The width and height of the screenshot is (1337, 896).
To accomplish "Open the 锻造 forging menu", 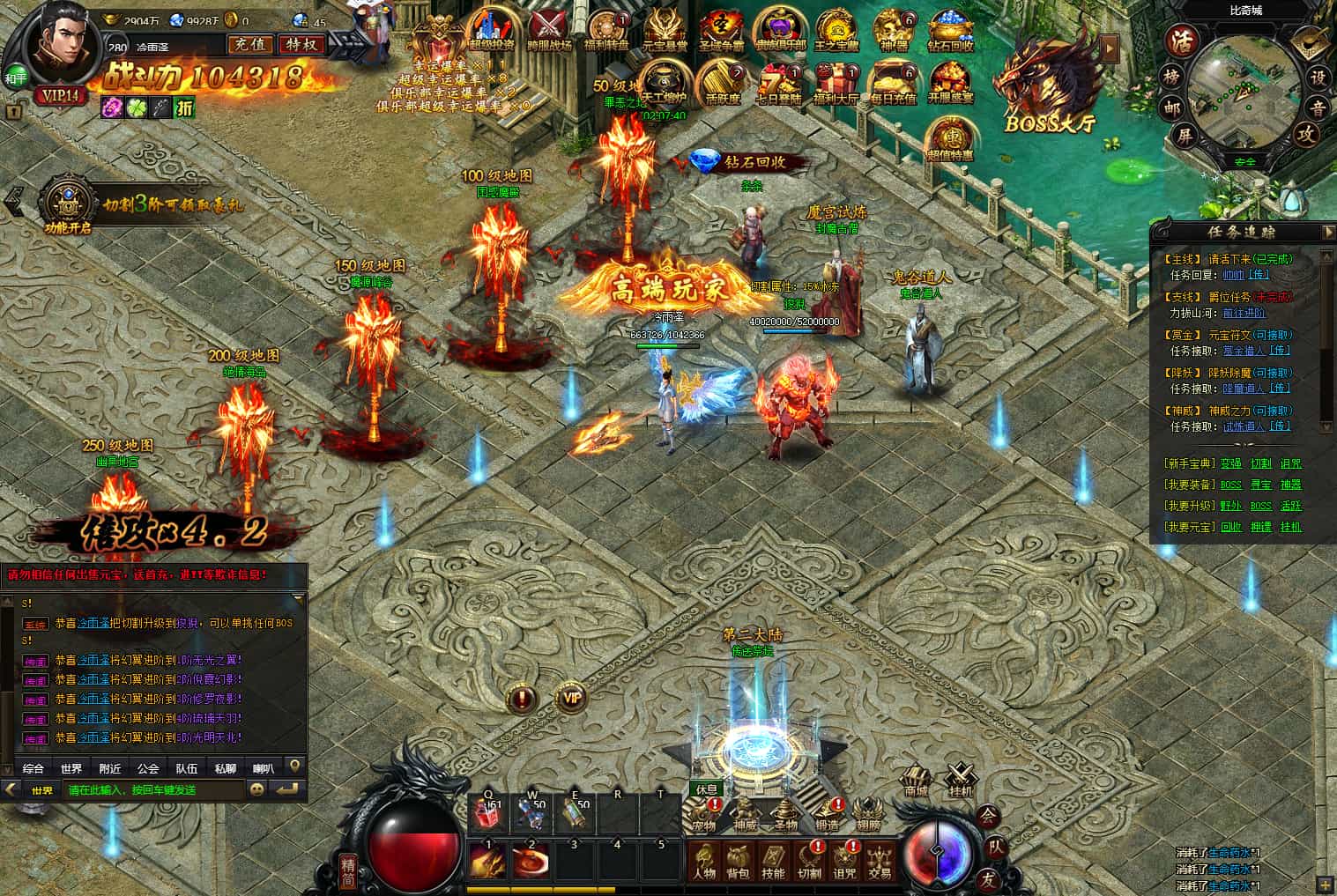I will coord(827,816).
